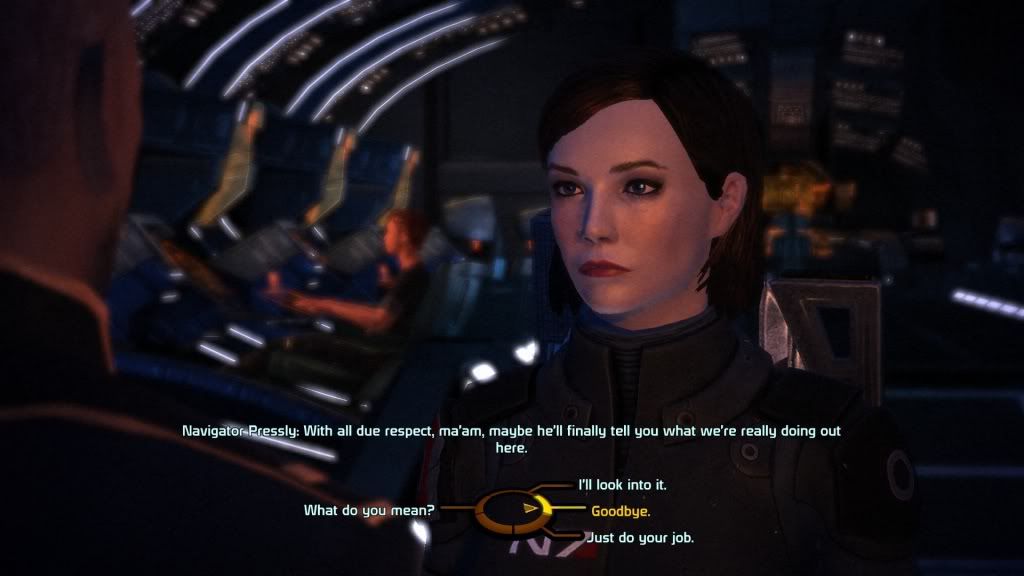Ask "What do you mean?"
This screenshot has height=576, width=1024.
(x=369, y=511)
